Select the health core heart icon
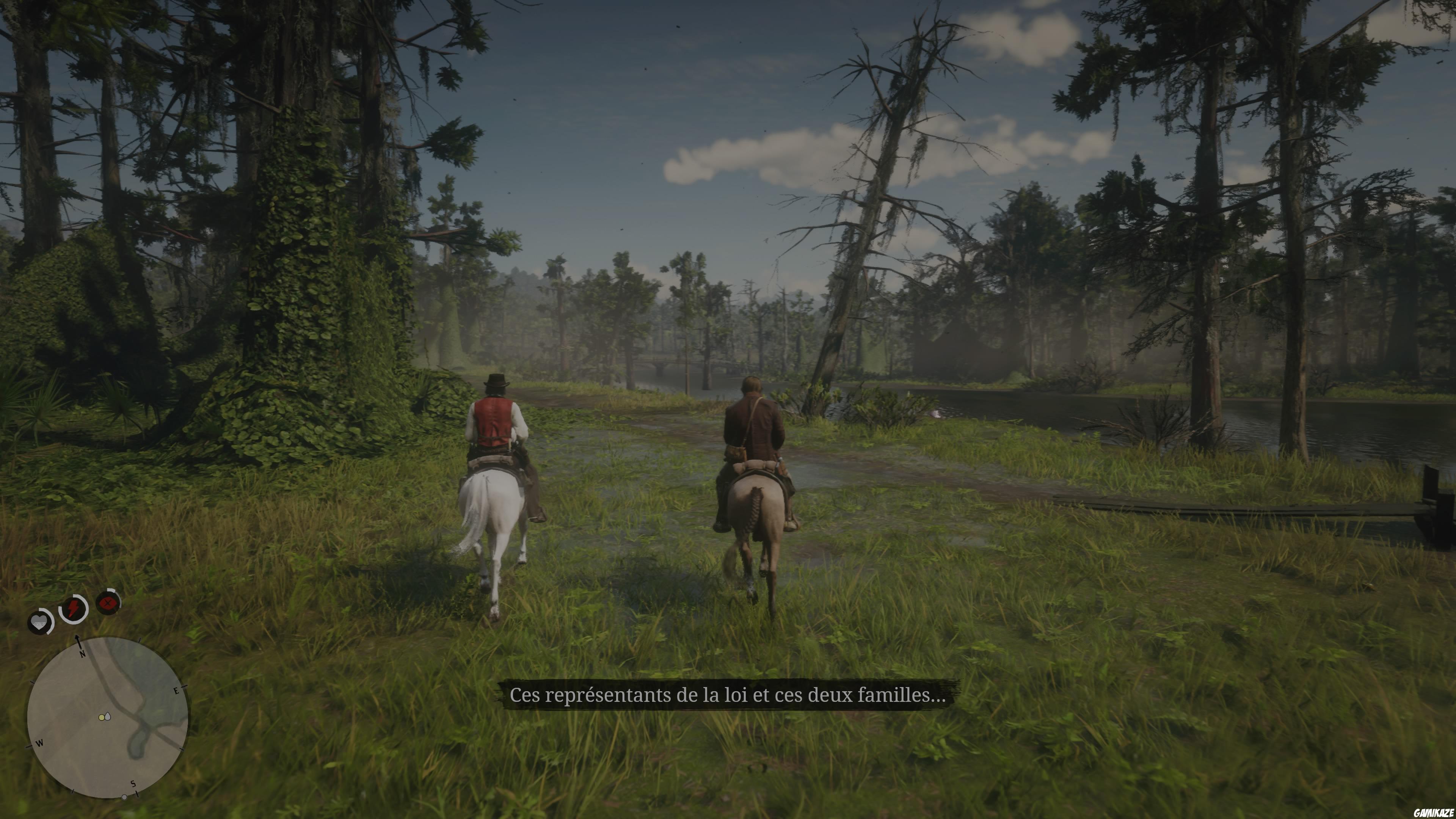Viewport: 1456px width, 819px height. click(39, 622)
